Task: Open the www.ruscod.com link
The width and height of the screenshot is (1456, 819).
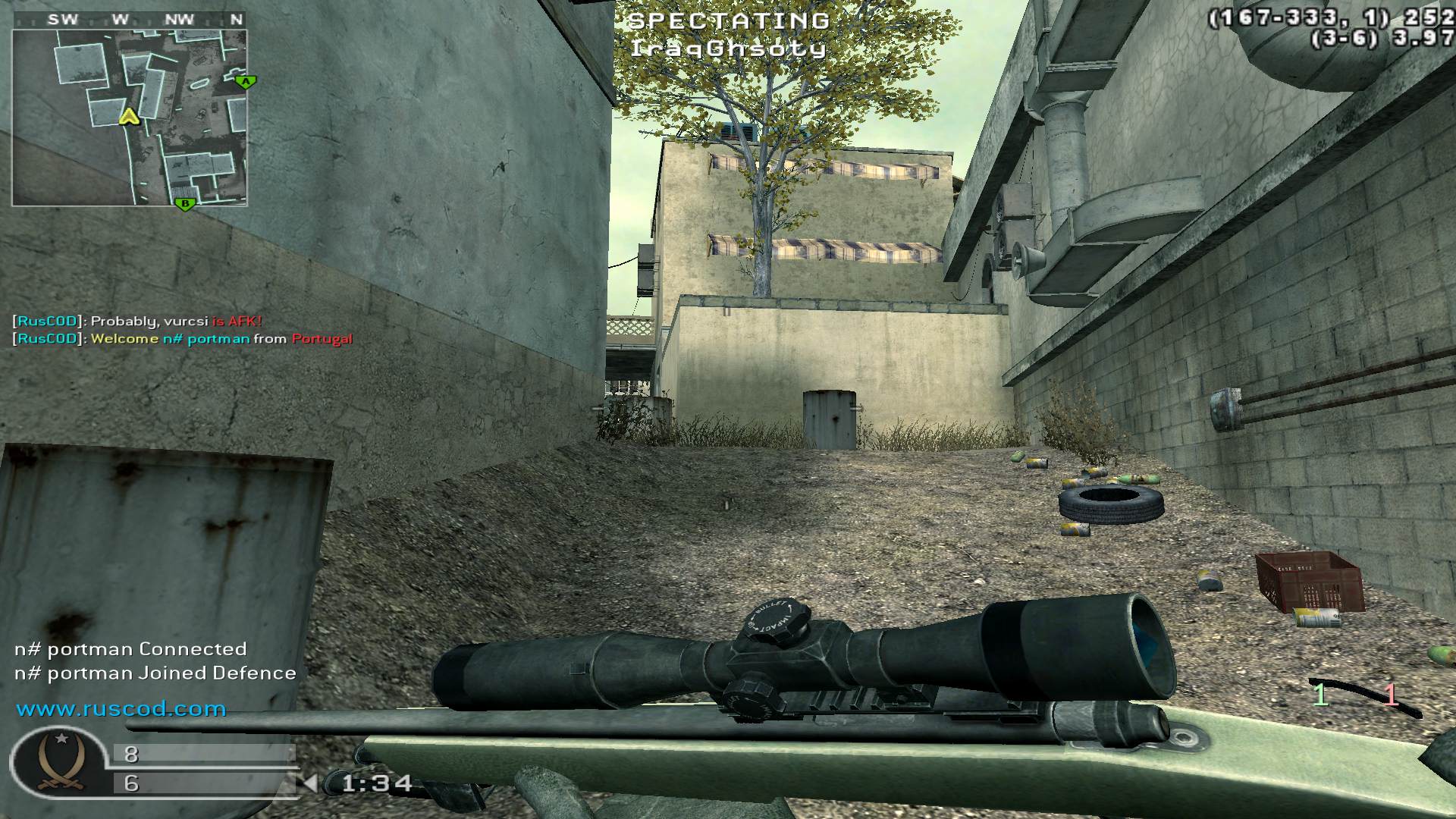Action: 121,709
